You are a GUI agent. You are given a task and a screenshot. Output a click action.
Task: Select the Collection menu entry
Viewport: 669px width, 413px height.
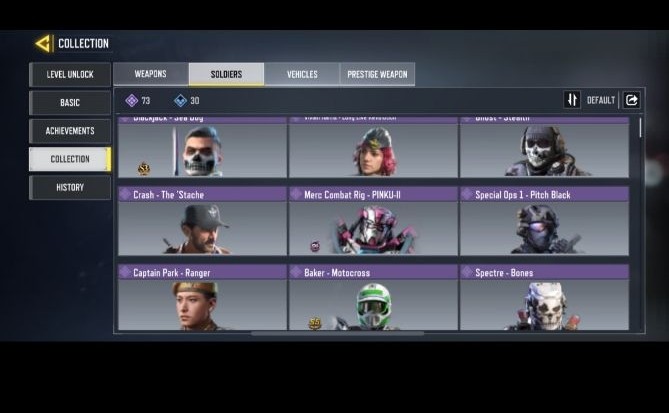[70, 159]
